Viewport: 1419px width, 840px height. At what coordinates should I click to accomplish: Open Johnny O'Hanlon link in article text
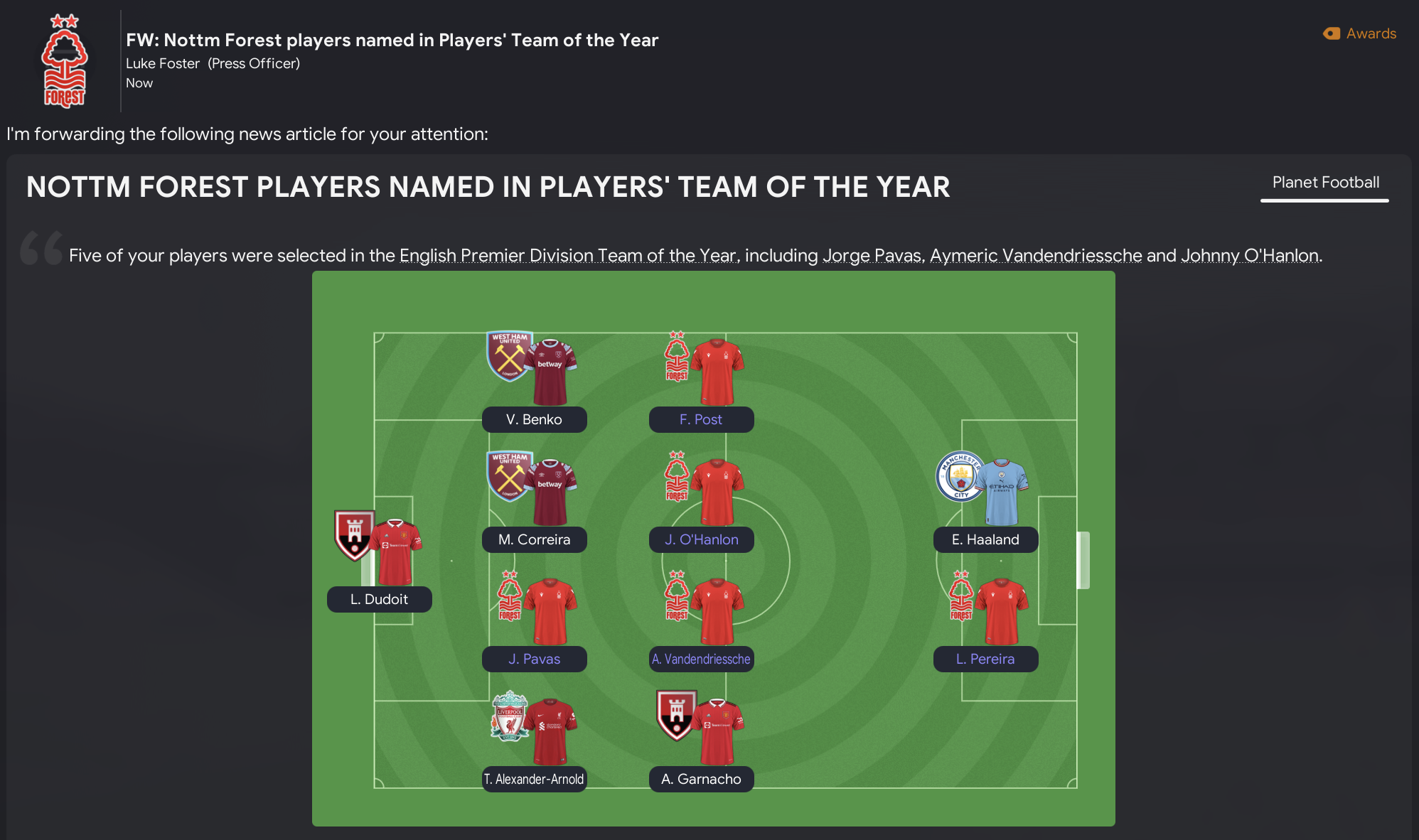[x=1249, y=256]
